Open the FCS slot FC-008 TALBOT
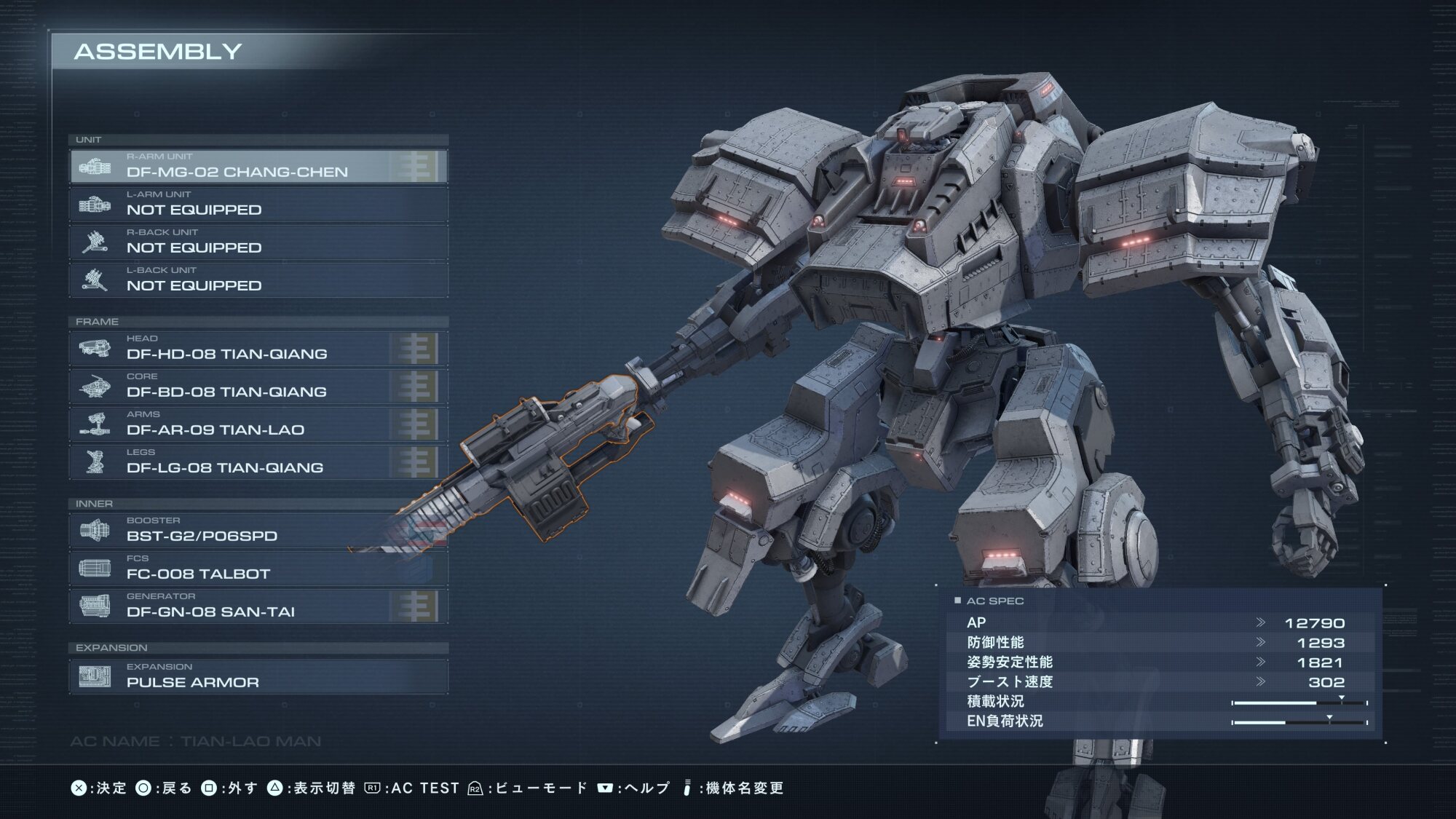Image resolution: width=1456 pixels, height=819 pixels. (x=258, y=569)
